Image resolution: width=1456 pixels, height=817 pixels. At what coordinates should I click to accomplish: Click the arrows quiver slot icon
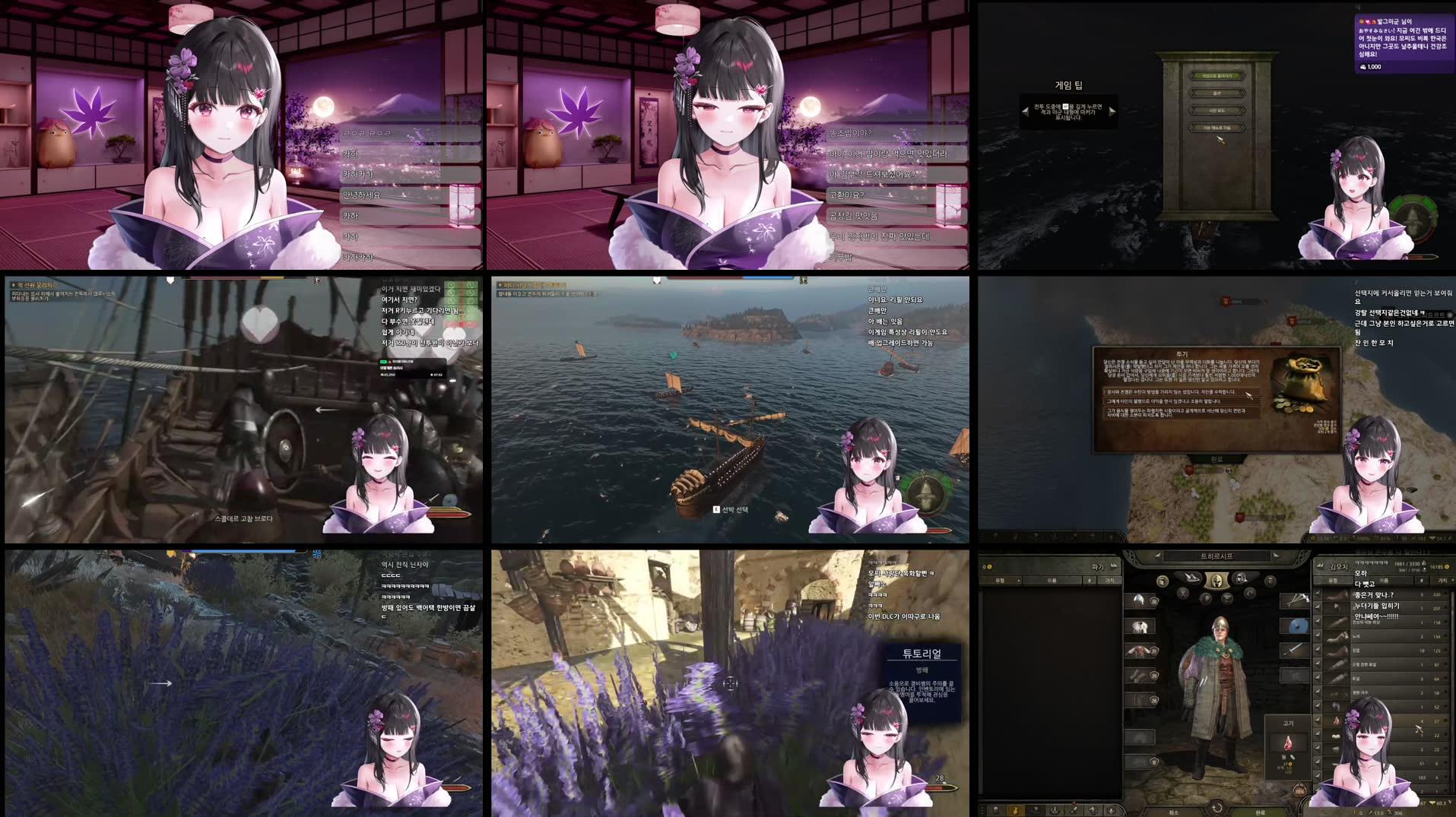1296,598
